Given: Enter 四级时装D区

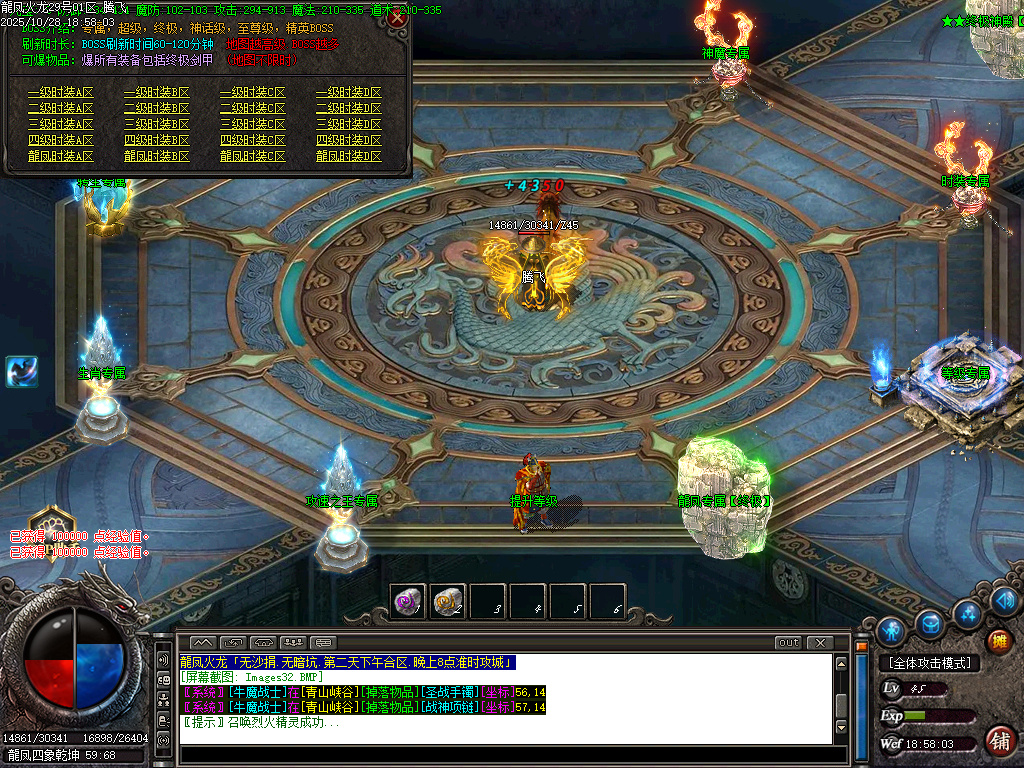Looking at the screenshot, I should tap(348, 140).
